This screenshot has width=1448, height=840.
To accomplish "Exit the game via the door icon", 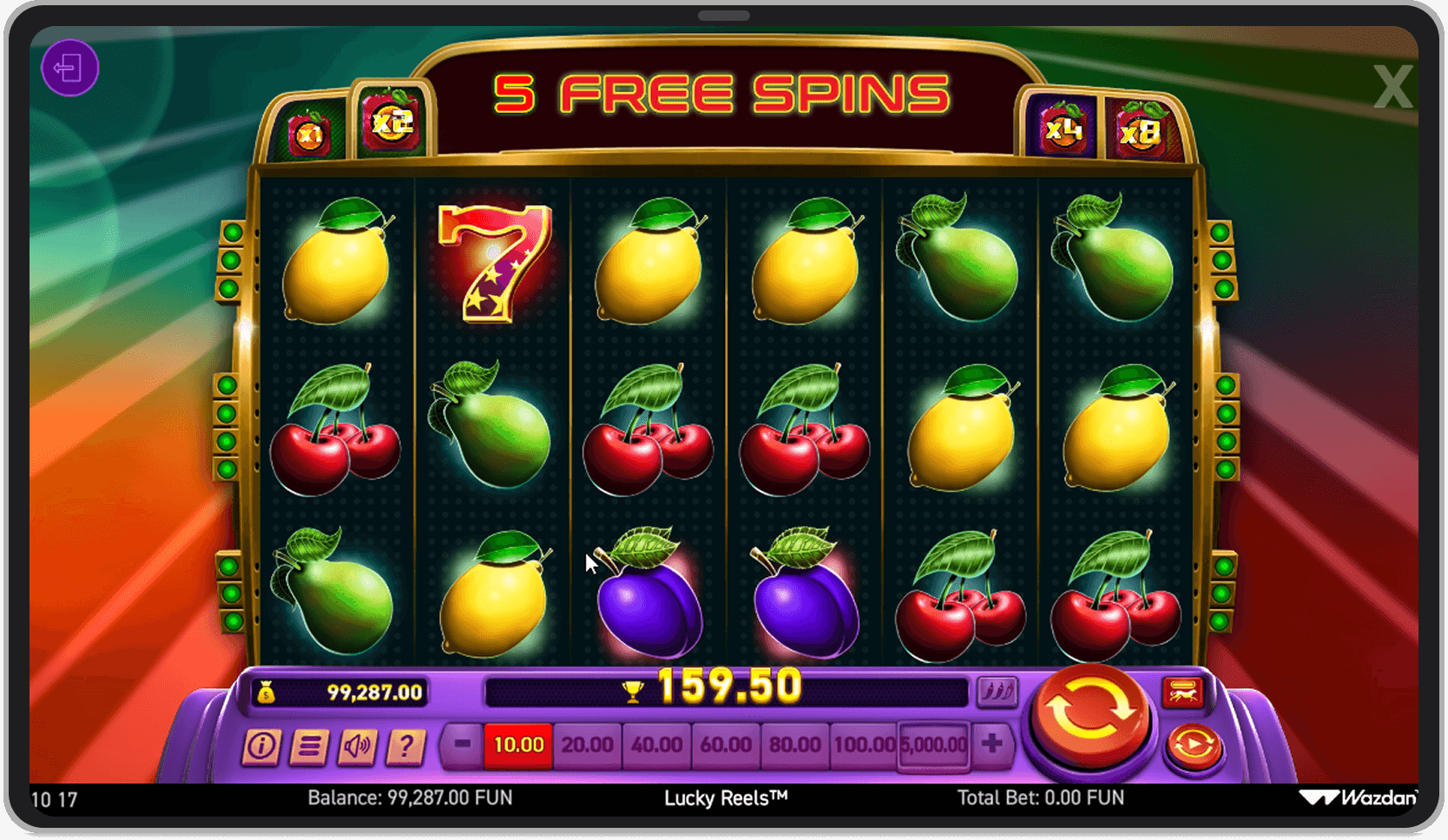I will click(x=70, y=67).
